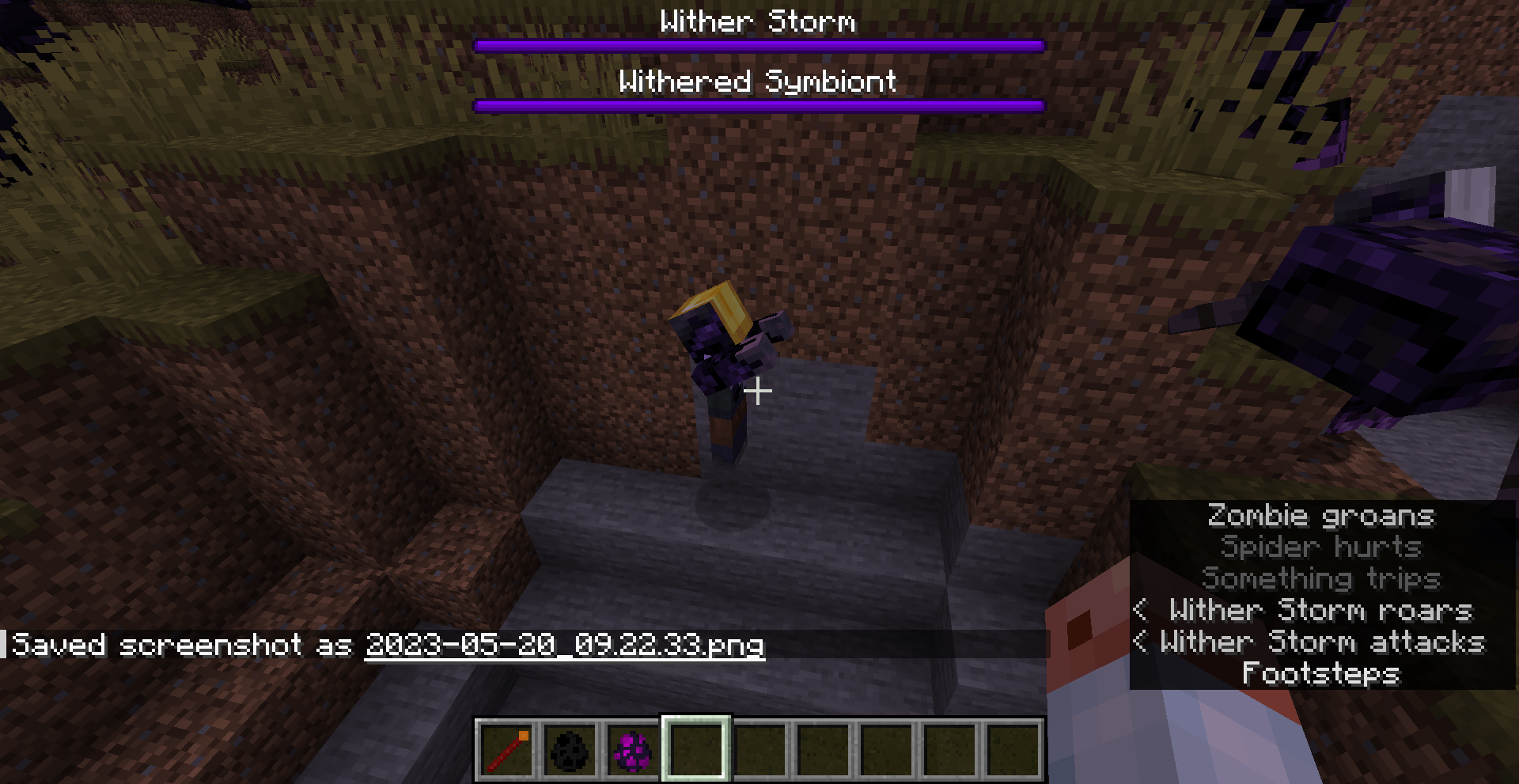Select the Withered Symbiont boss bar title
Screen dimensions: 1519x784
(x=758, y=81)
